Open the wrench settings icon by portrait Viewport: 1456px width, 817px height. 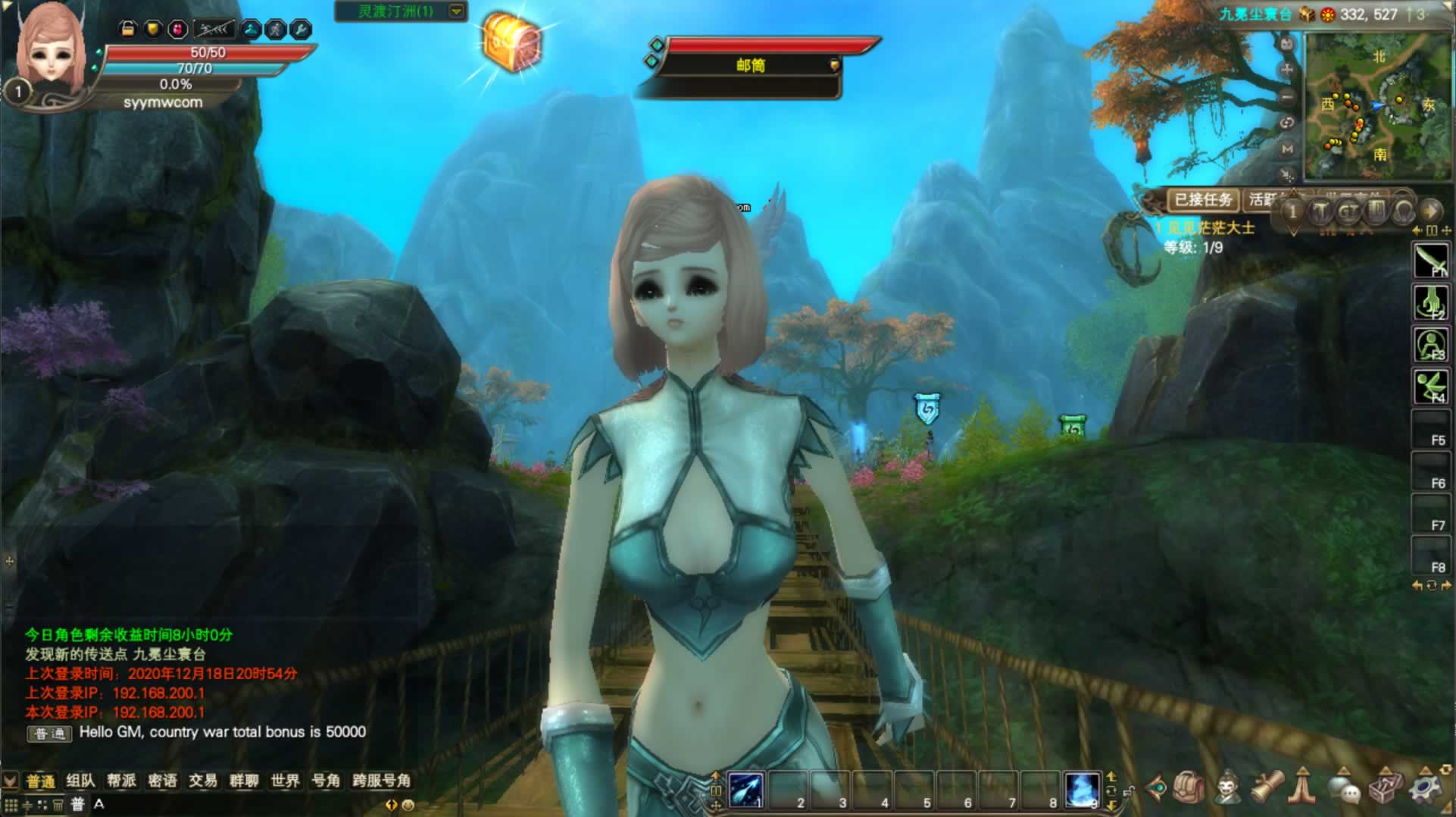tap(301, 30)
